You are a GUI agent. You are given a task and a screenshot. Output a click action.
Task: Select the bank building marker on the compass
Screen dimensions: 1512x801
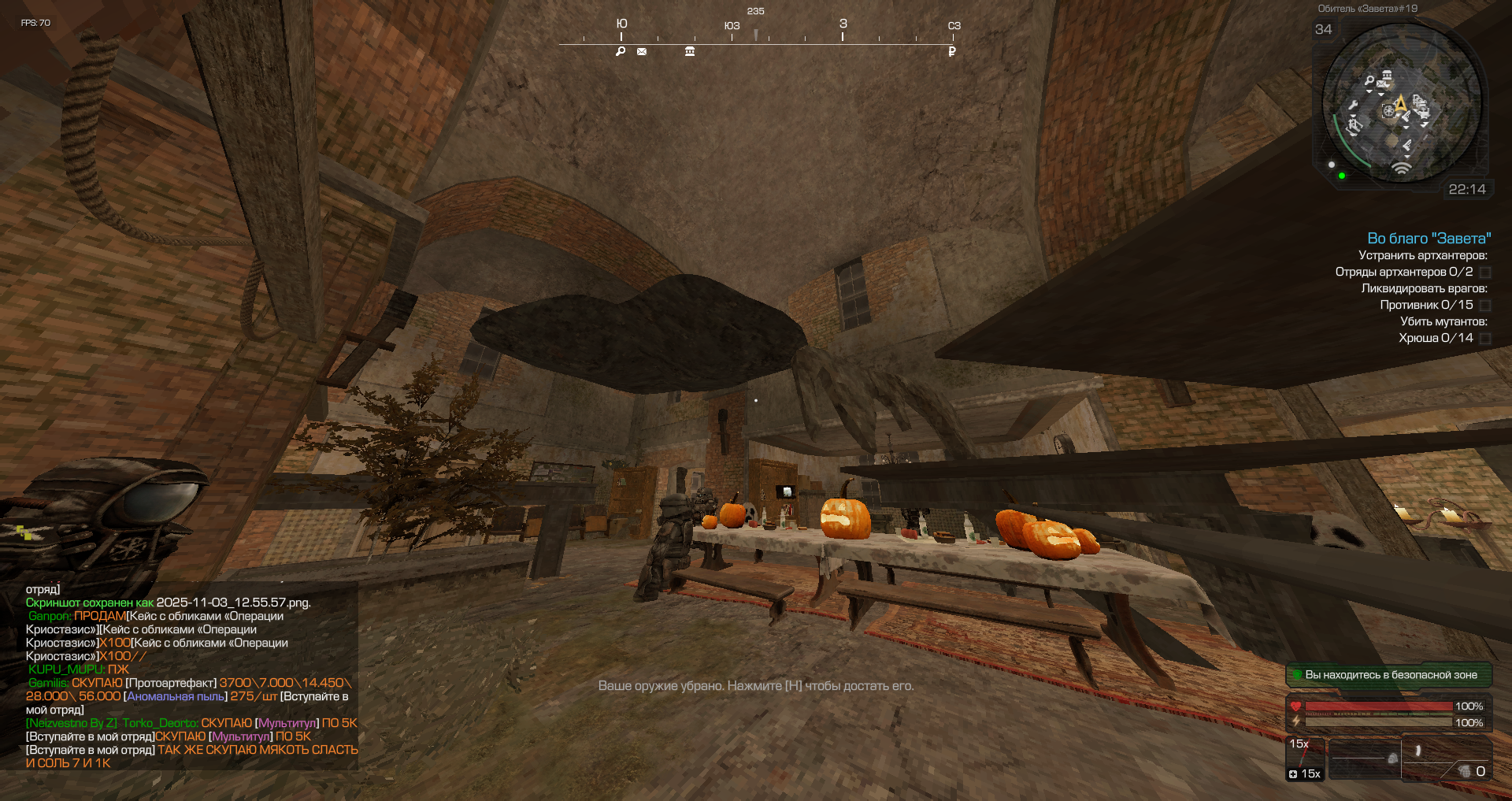(x=690, y=52)
